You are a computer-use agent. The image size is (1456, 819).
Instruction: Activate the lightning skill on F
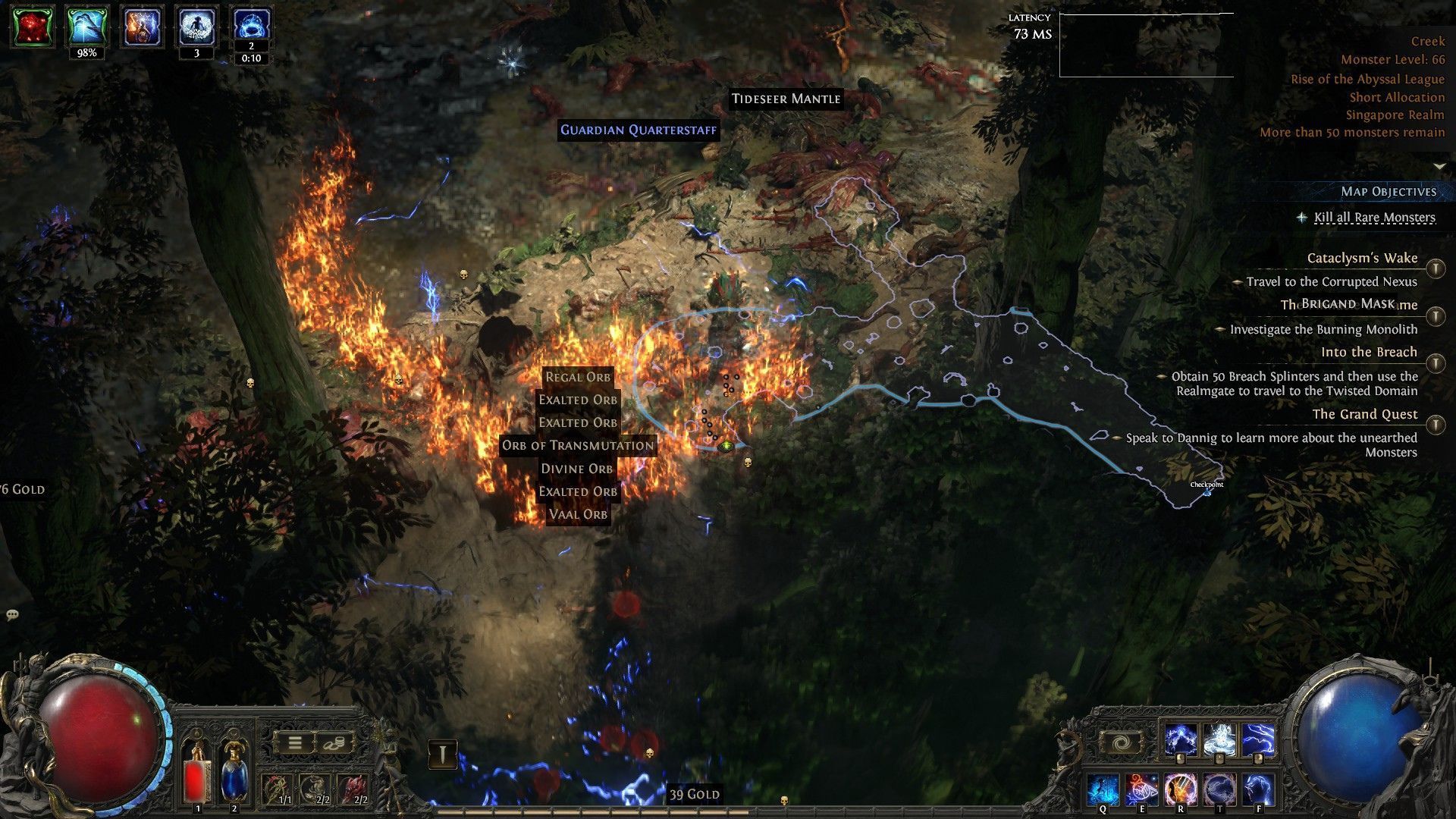[x=1259, y=789]
